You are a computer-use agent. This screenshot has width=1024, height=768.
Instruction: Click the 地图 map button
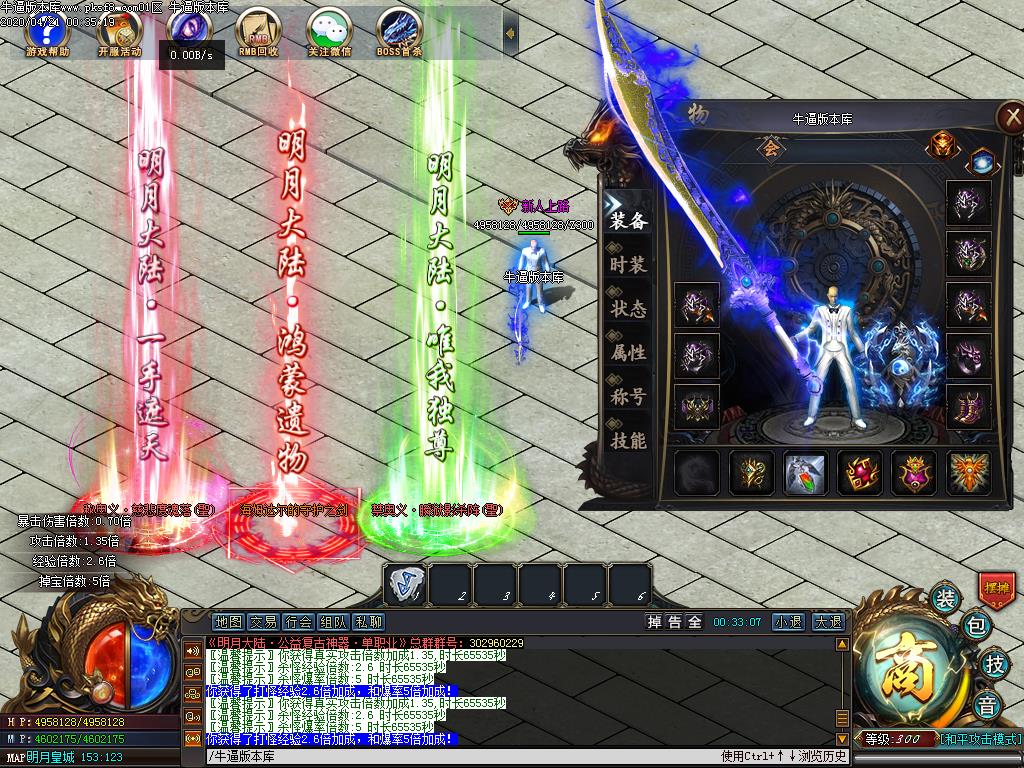(229, 622)
